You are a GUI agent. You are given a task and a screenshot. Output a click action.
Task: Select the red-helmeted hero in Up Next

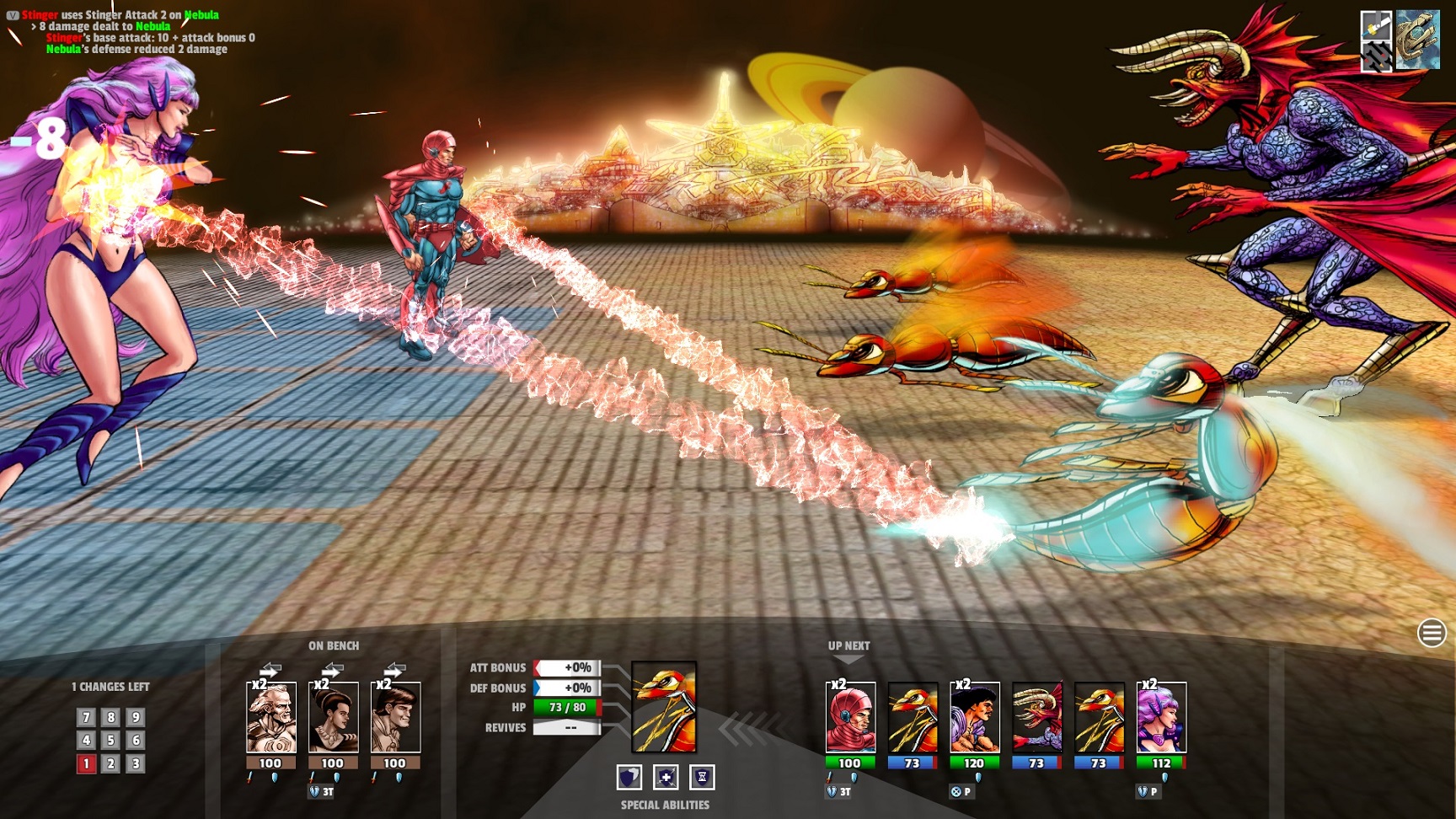(850, 718)
